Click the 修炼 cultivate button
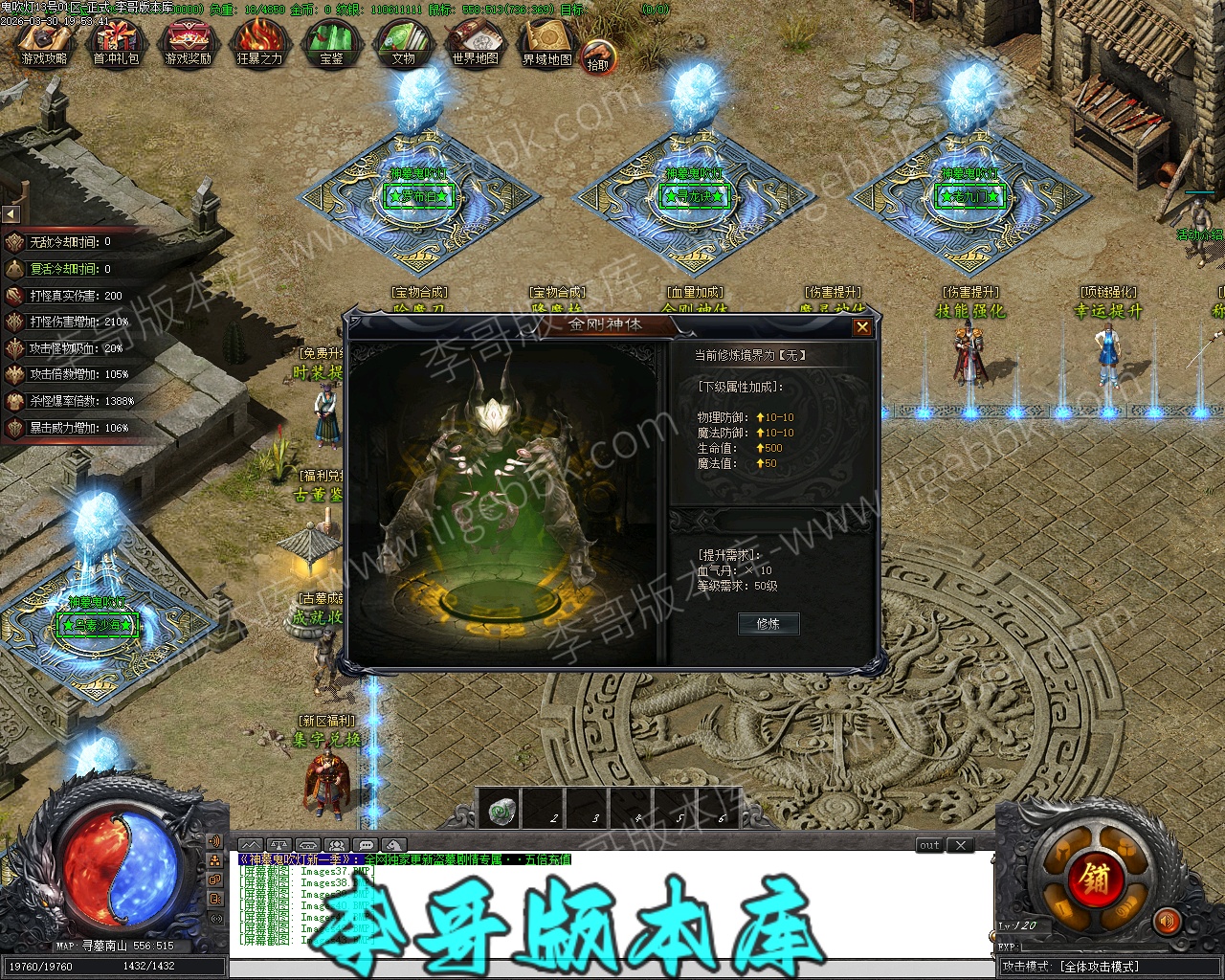 pyautogui.click(x=768, y=624)
